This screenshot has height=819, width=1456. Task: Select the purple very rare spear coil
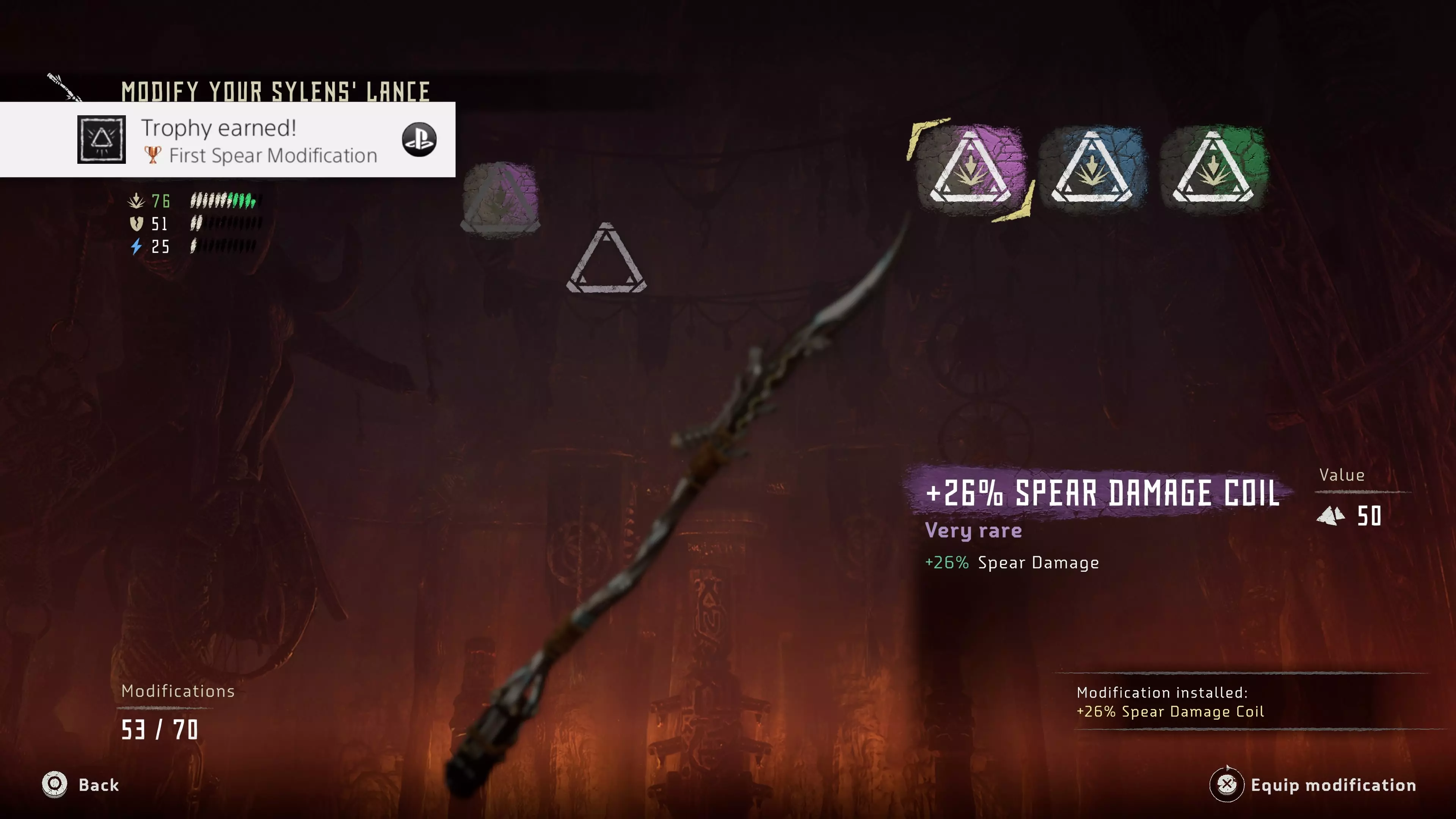click(970, 168)
